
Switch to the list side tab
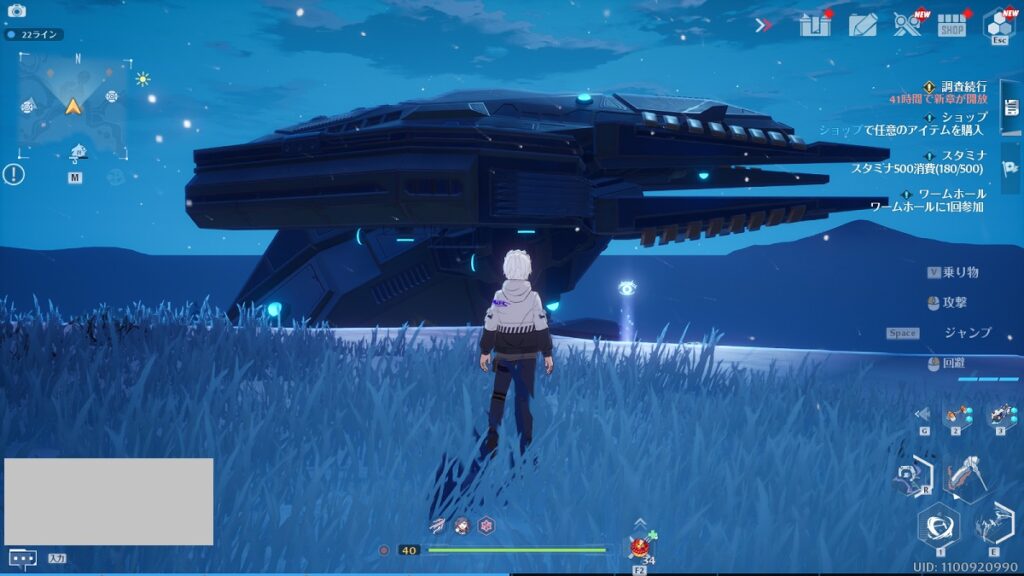[x=1011, y=106]
